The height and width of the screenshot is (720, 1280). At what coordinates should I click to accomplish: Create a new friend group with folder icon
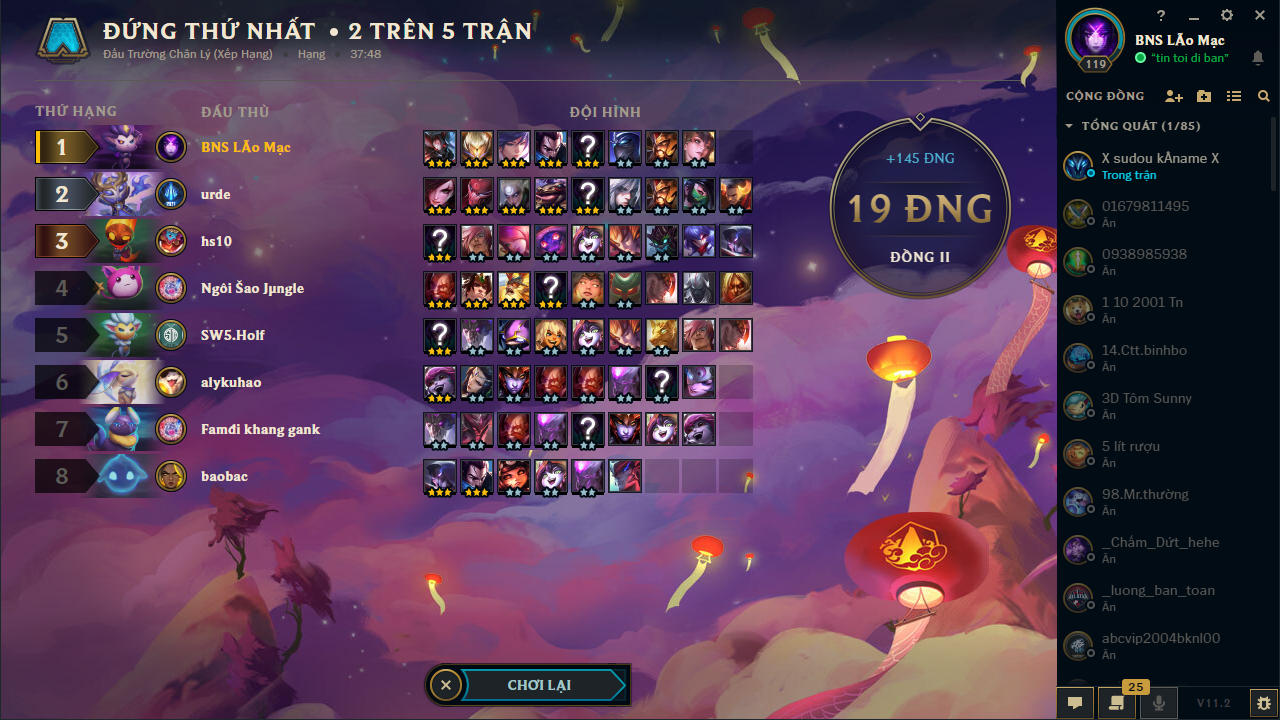tap(1204, 96)
